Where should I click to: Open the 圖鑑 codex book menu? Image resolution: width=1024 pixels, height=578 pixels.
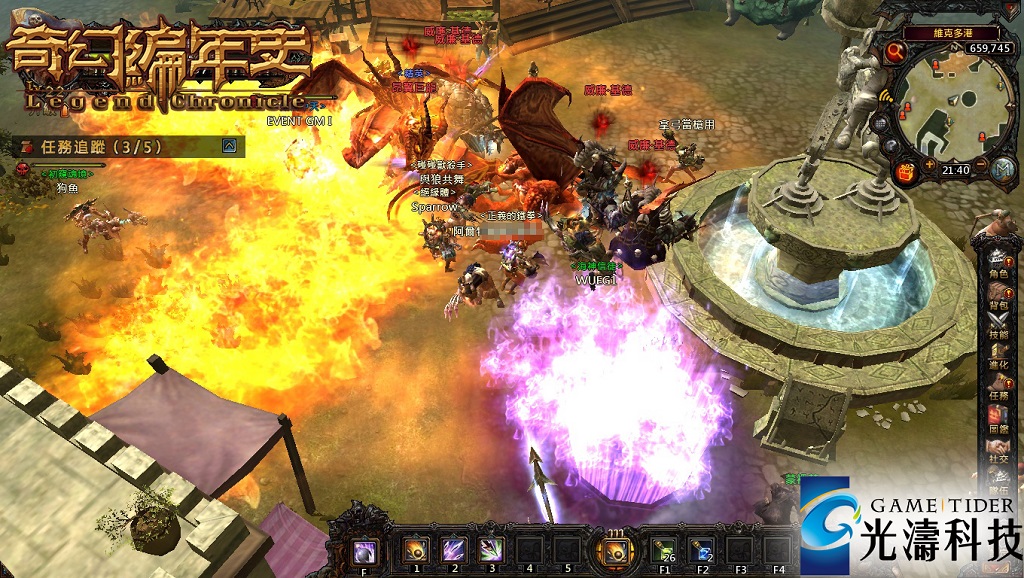point(998,417)
